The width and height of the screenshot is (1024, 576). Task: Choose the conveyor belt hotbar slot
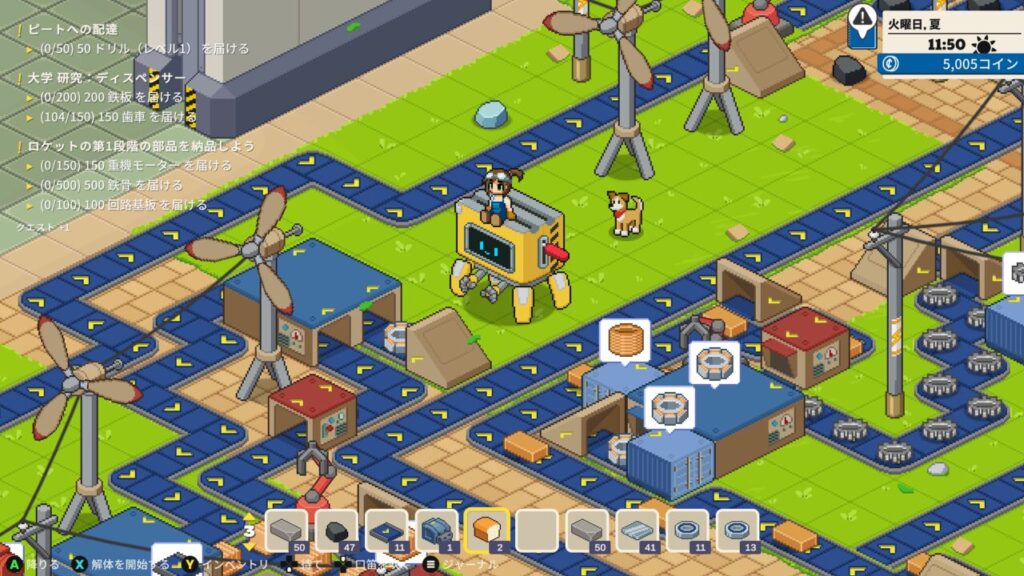click(x=386, y=530)
